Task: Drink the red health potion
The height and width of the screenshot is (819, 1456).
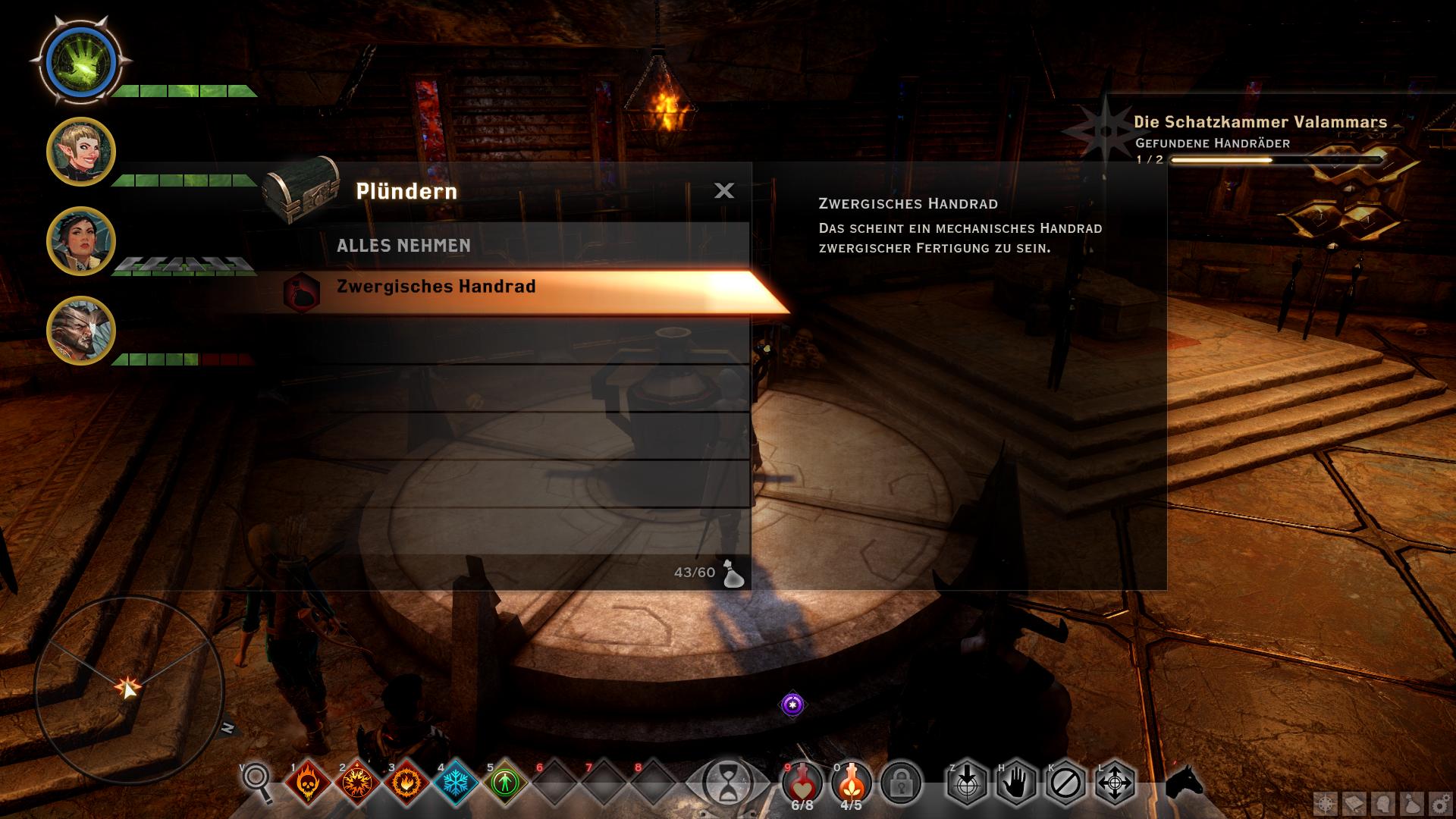Action: (802, 783)
